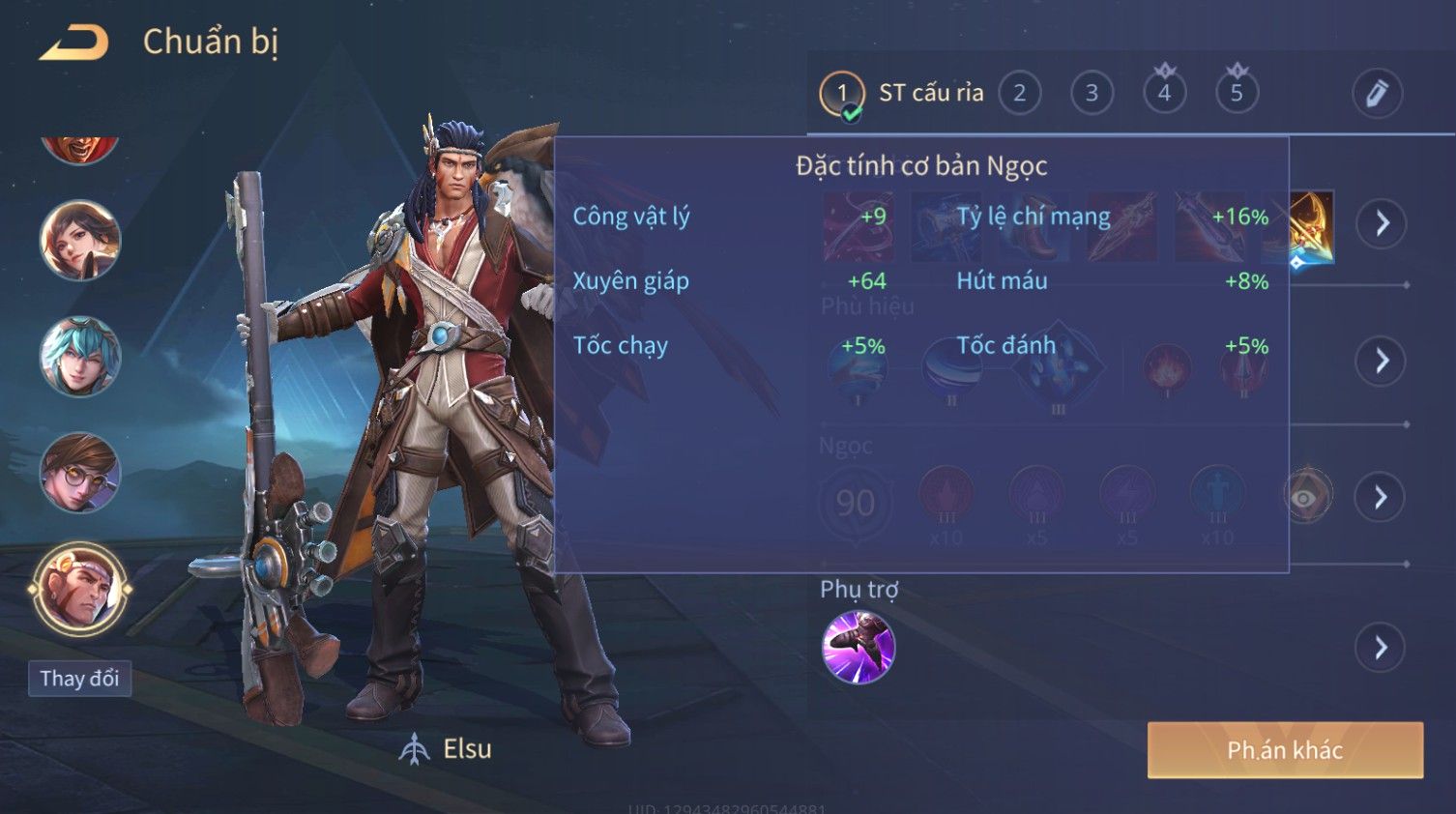The width and height of the screenshot is (1456, 814).
Task: Toggle the Ngọc stats eye icon
Action: tap(1305, 497)
